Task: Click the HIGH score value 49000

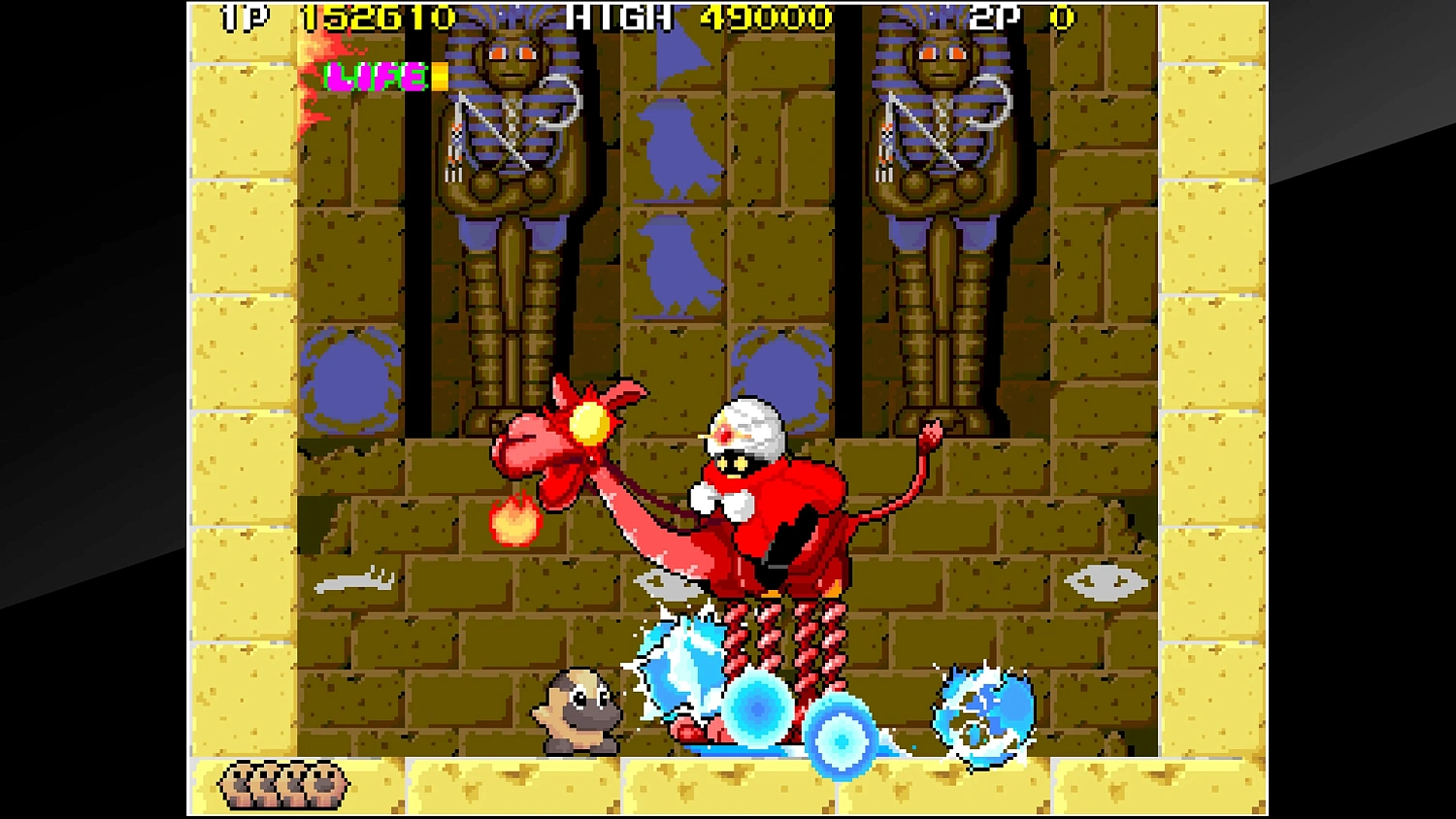Action: [x=767, y=16]
